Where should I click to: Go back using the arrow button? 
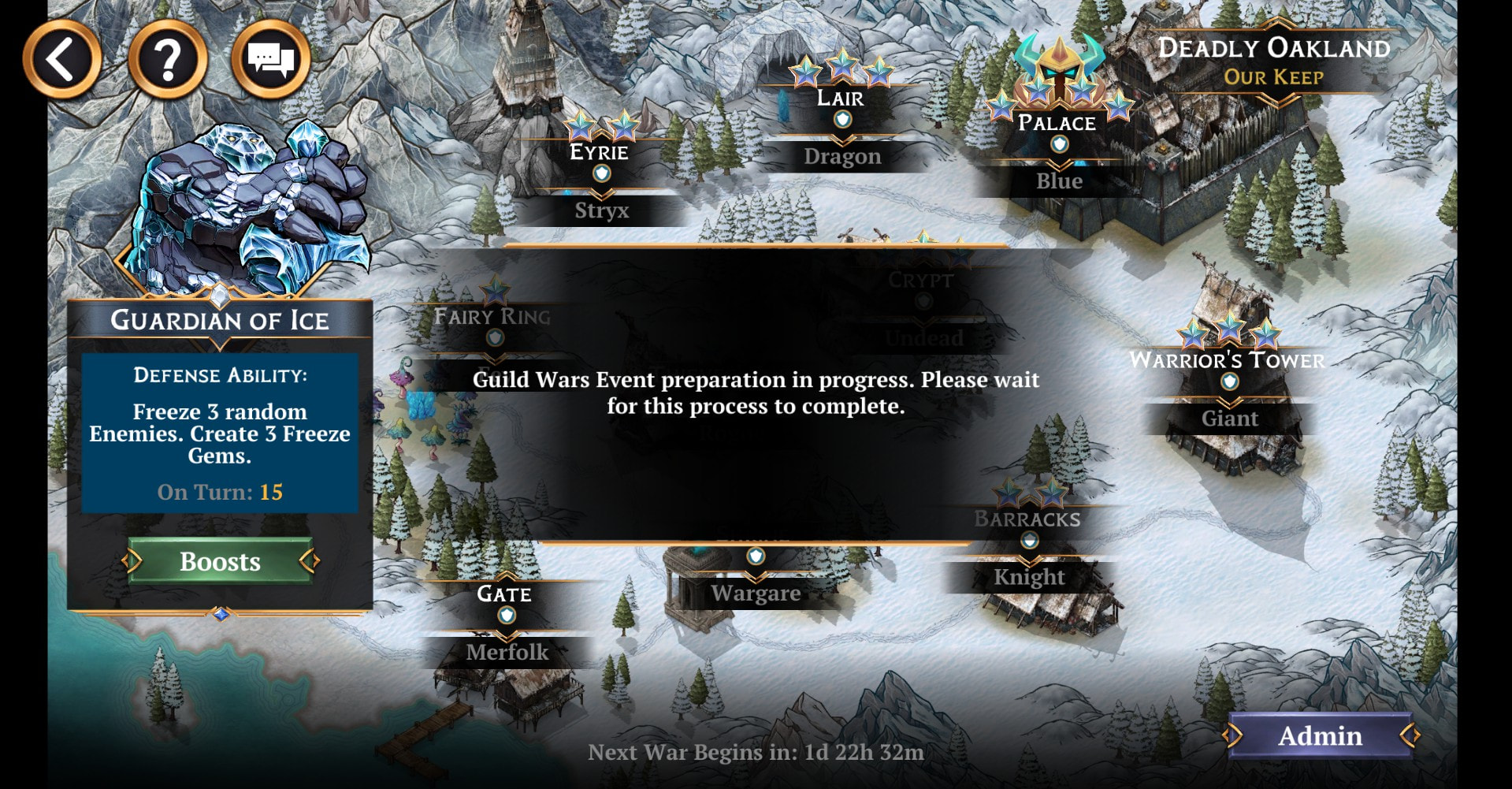tap(61, 59)
